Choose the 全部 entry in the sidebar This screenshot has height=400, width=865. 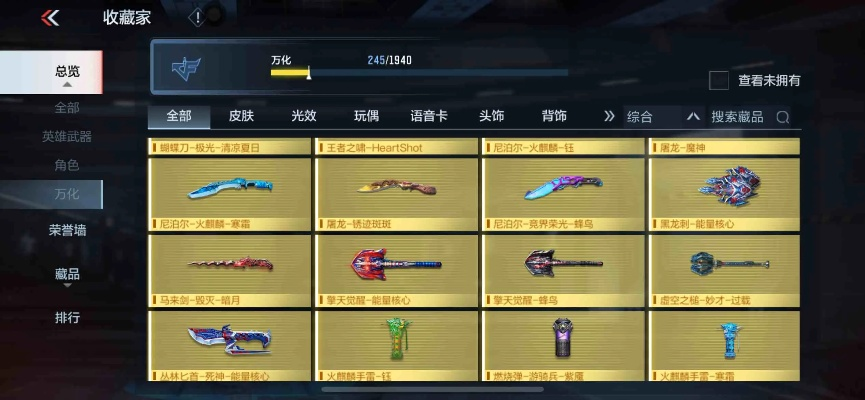[67, 107]
